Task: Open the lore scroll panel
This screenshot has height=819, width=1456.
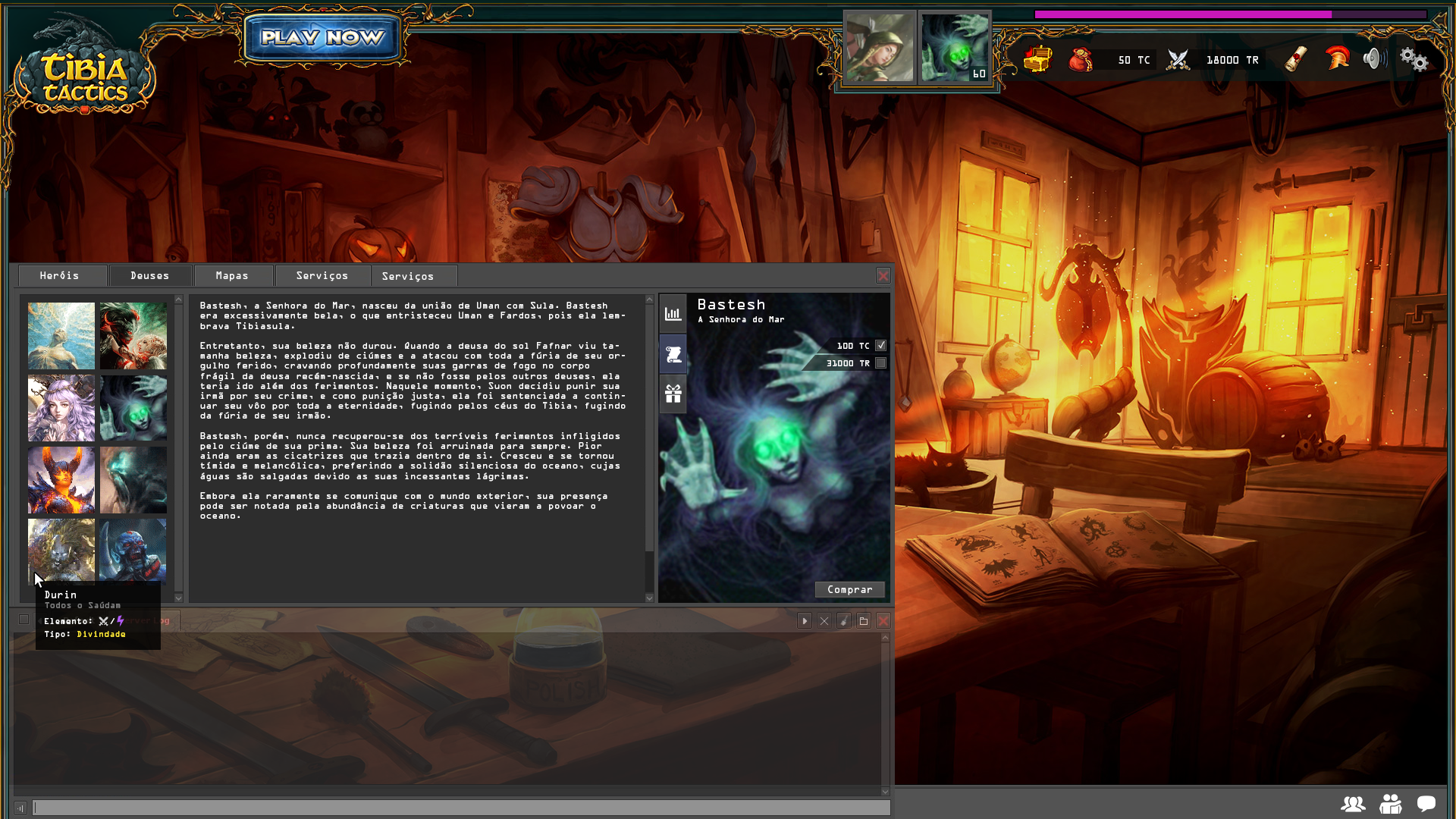Action: coord(673,354)
